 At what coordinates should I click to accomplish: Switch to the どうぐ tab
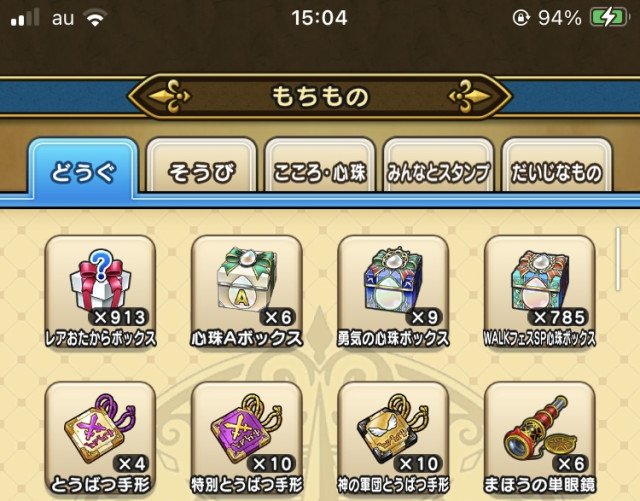(x=82, y=171)
